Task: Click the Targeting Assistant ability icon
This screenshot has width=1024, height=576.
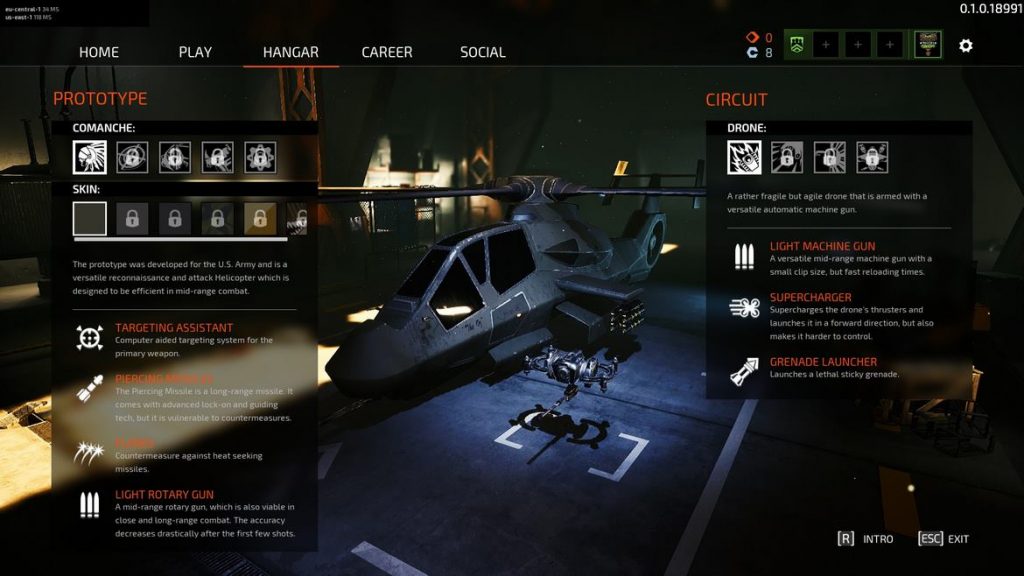Action: pyautogui.click(x=90, y=338)
